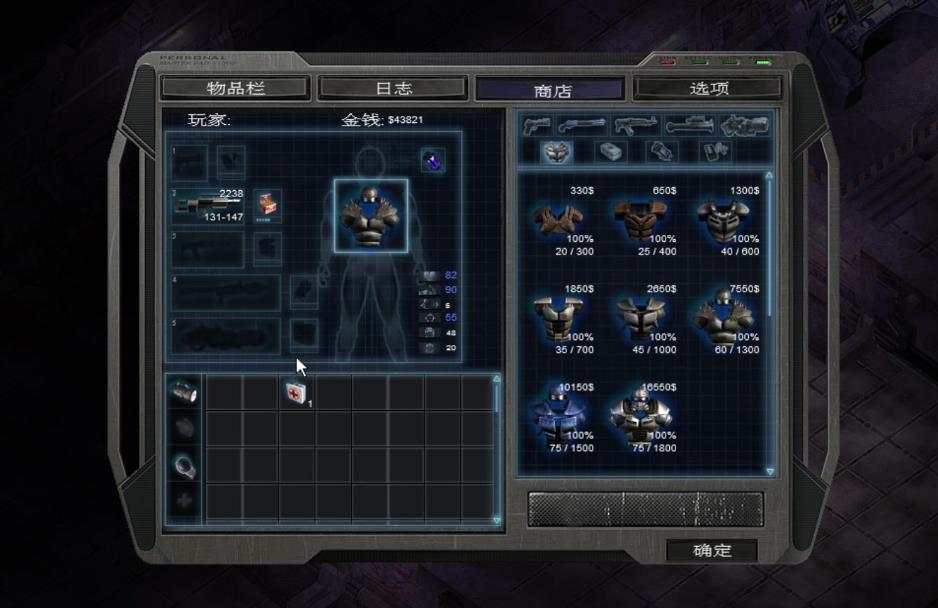938x608 pixels.
Task: Select the equipped armor on the character
Action: tap(371, 216)
